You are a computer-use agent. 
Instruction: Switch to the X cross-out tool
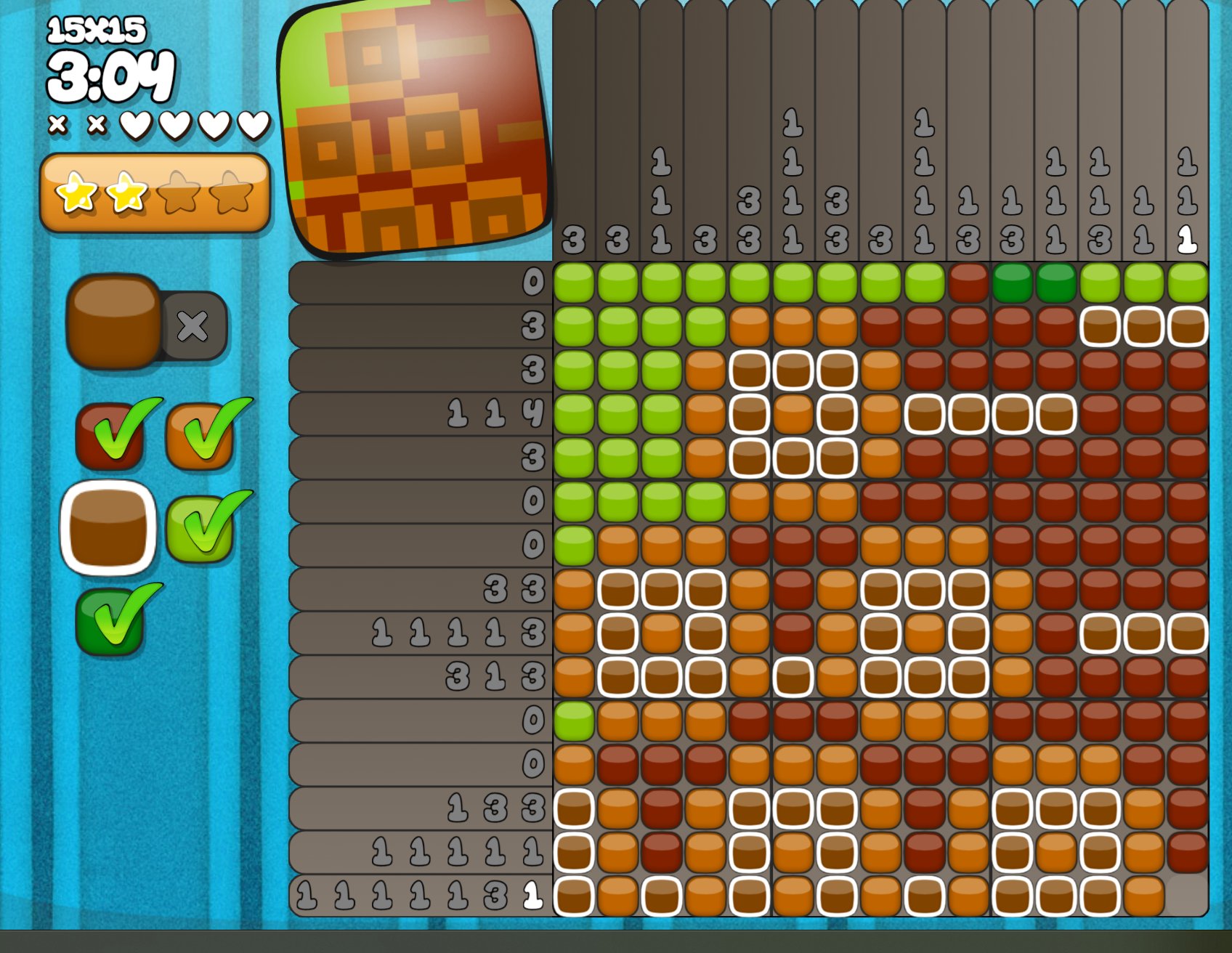[193, 326]
